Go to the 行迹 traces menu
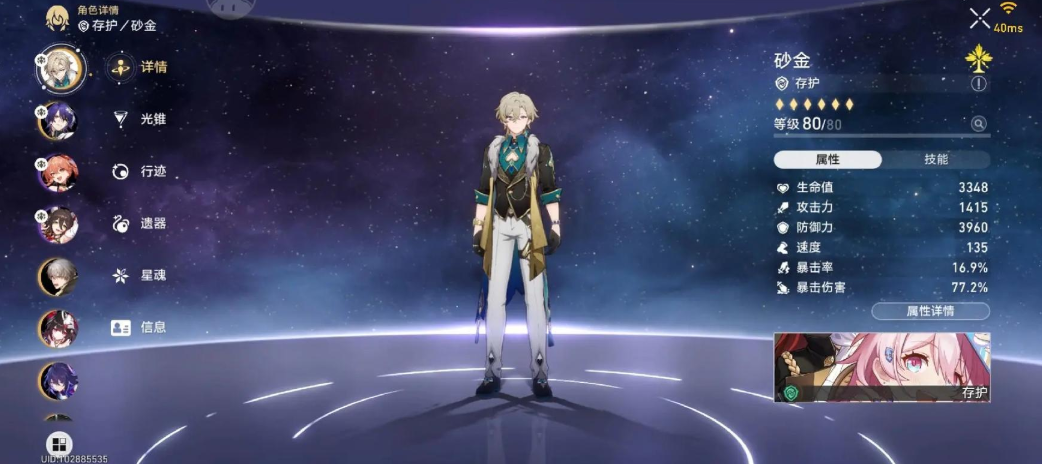 pyautogui.click(x=141, y=171)
